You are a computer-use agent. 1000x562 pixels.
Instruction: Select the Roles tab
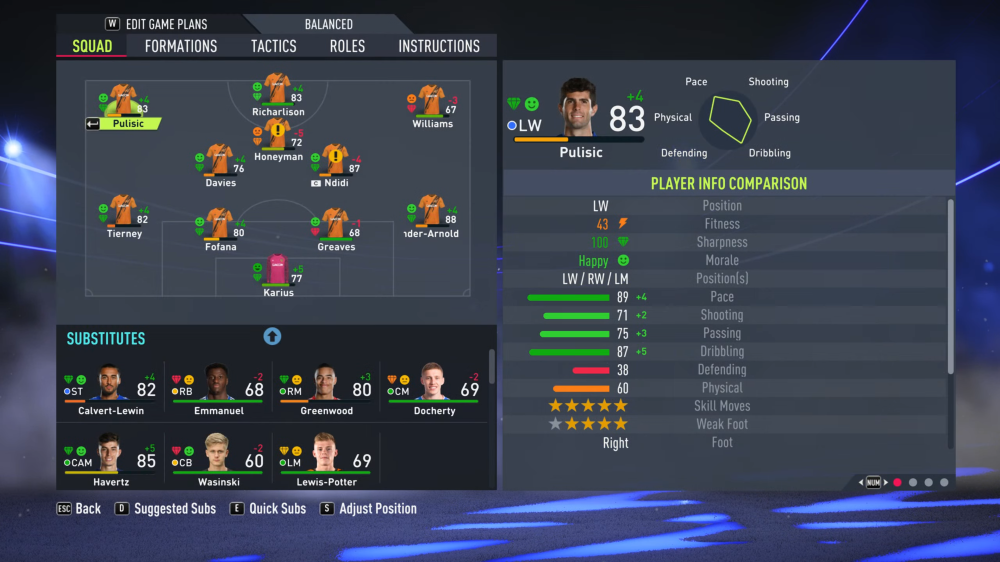[347, 46]
